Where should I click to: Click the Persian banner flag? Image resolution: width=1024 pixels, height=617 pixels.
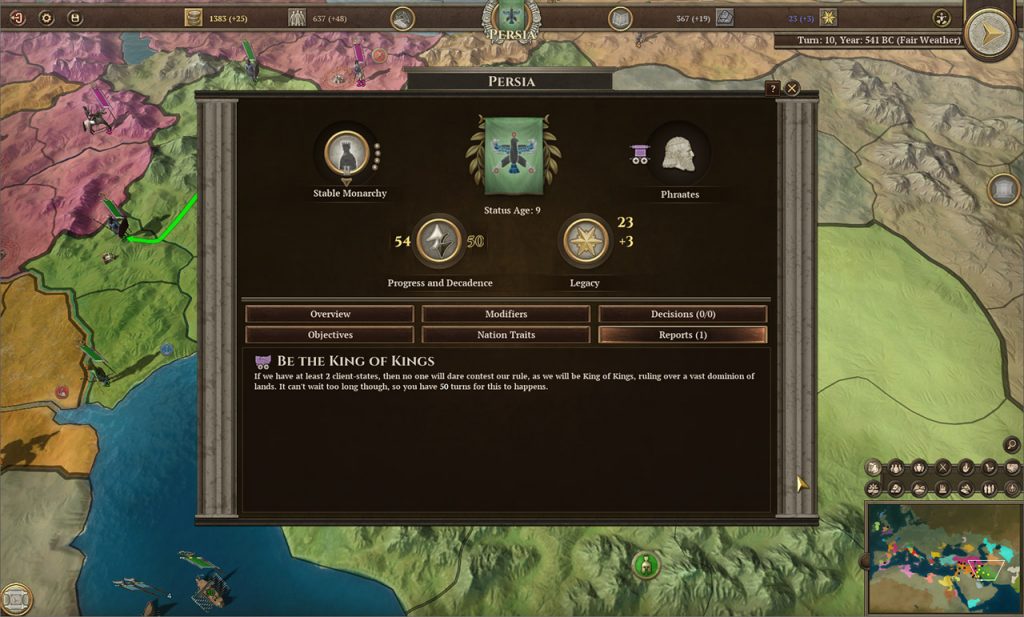513,156
